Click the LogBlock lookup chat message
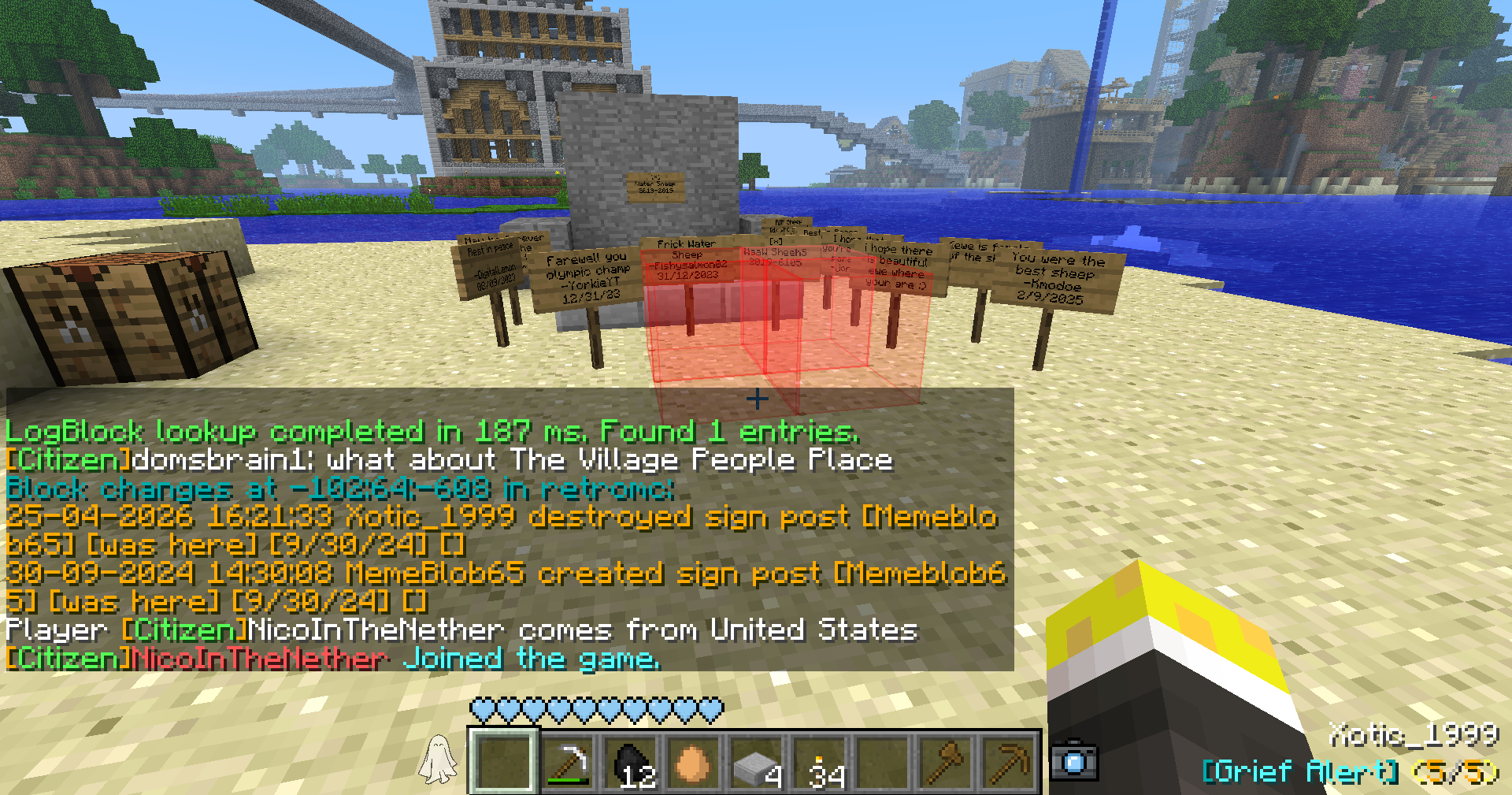This screenshot has height=795, width=1512. (432, 432)
